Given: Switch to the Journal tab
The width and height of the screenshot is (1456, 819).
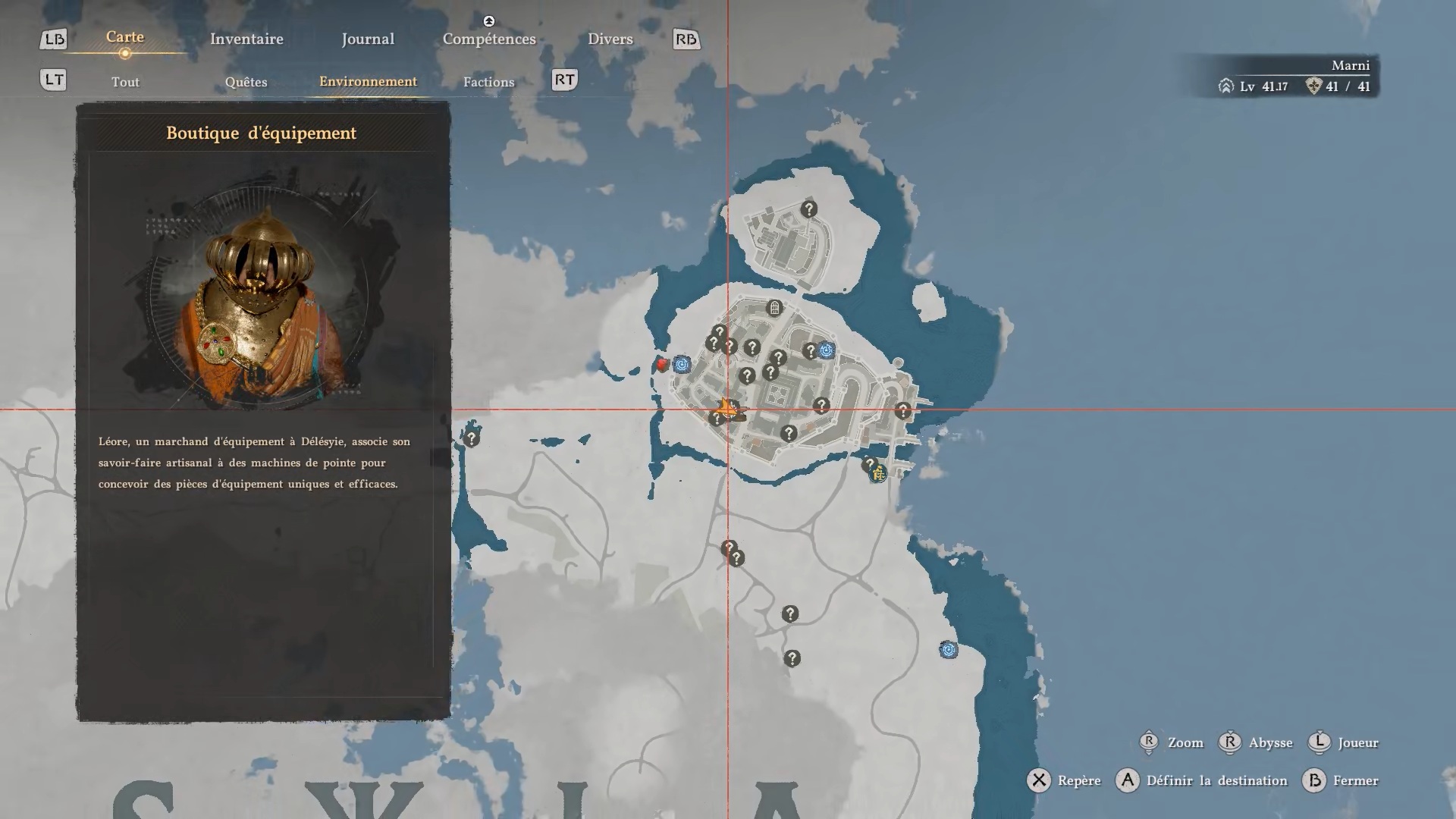Looking at the screenshot, I should coord(368,39).
